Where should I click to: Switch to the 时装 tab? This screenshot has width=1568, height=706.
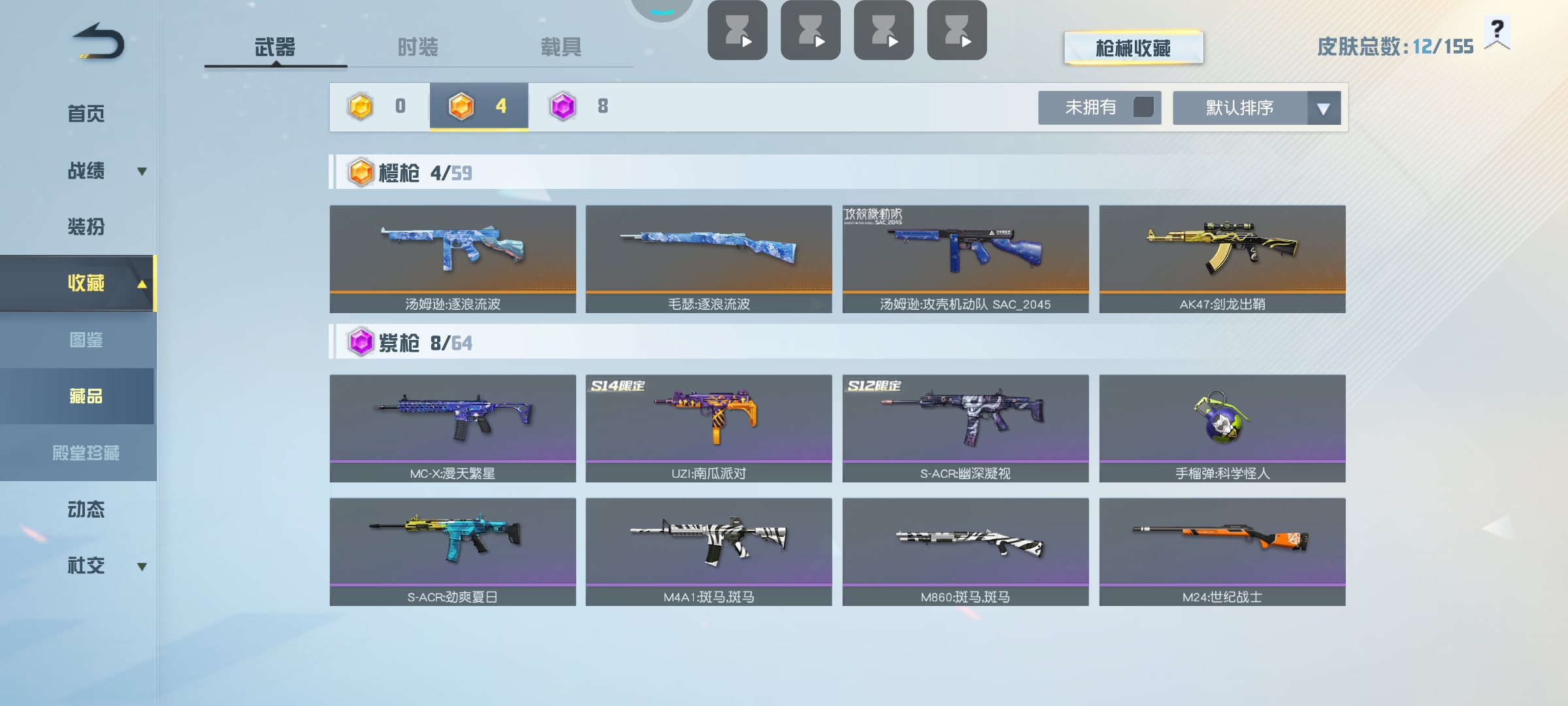(417, 47)
